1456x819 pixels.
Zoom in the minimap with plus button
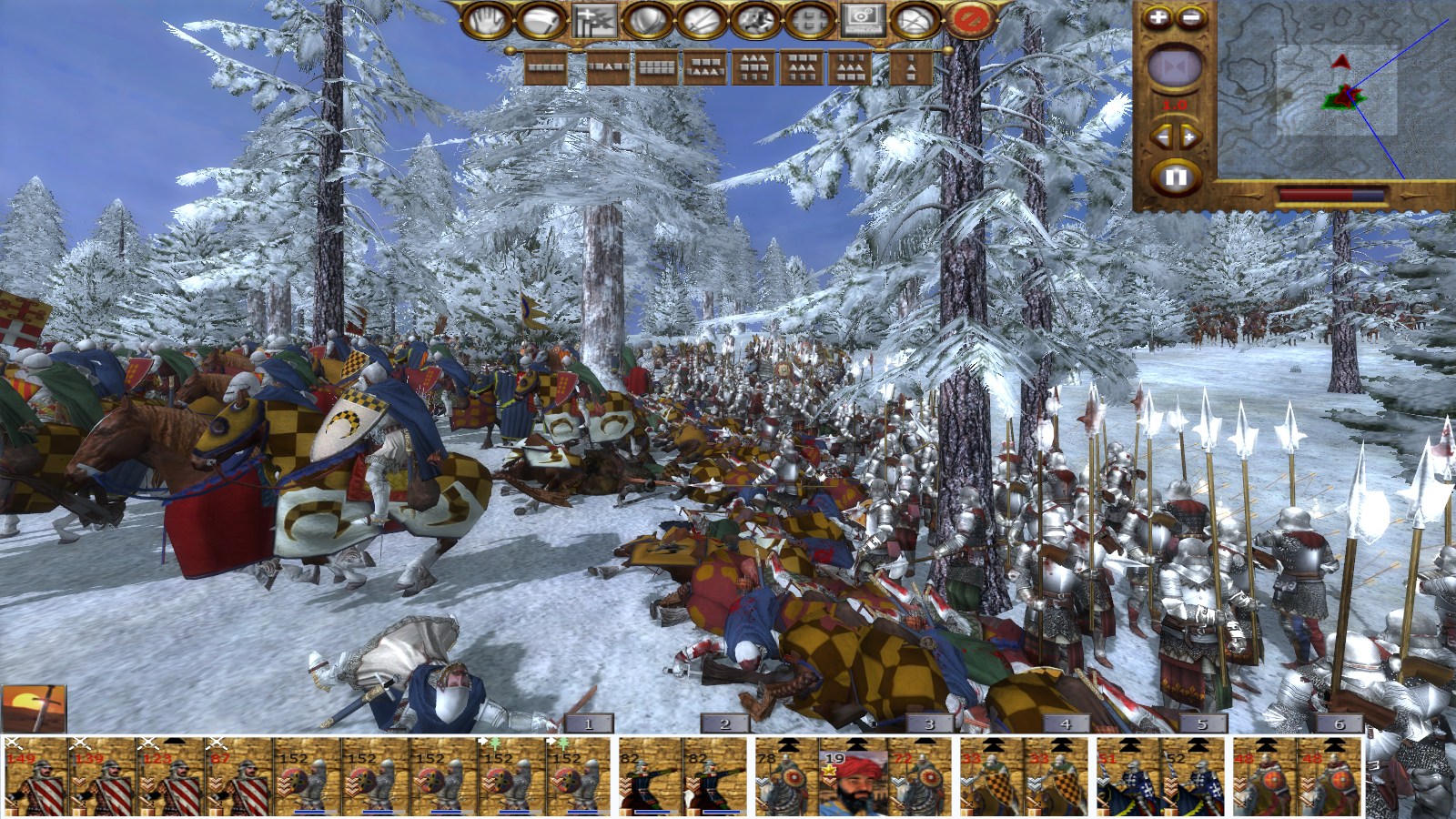[1158, 17]
